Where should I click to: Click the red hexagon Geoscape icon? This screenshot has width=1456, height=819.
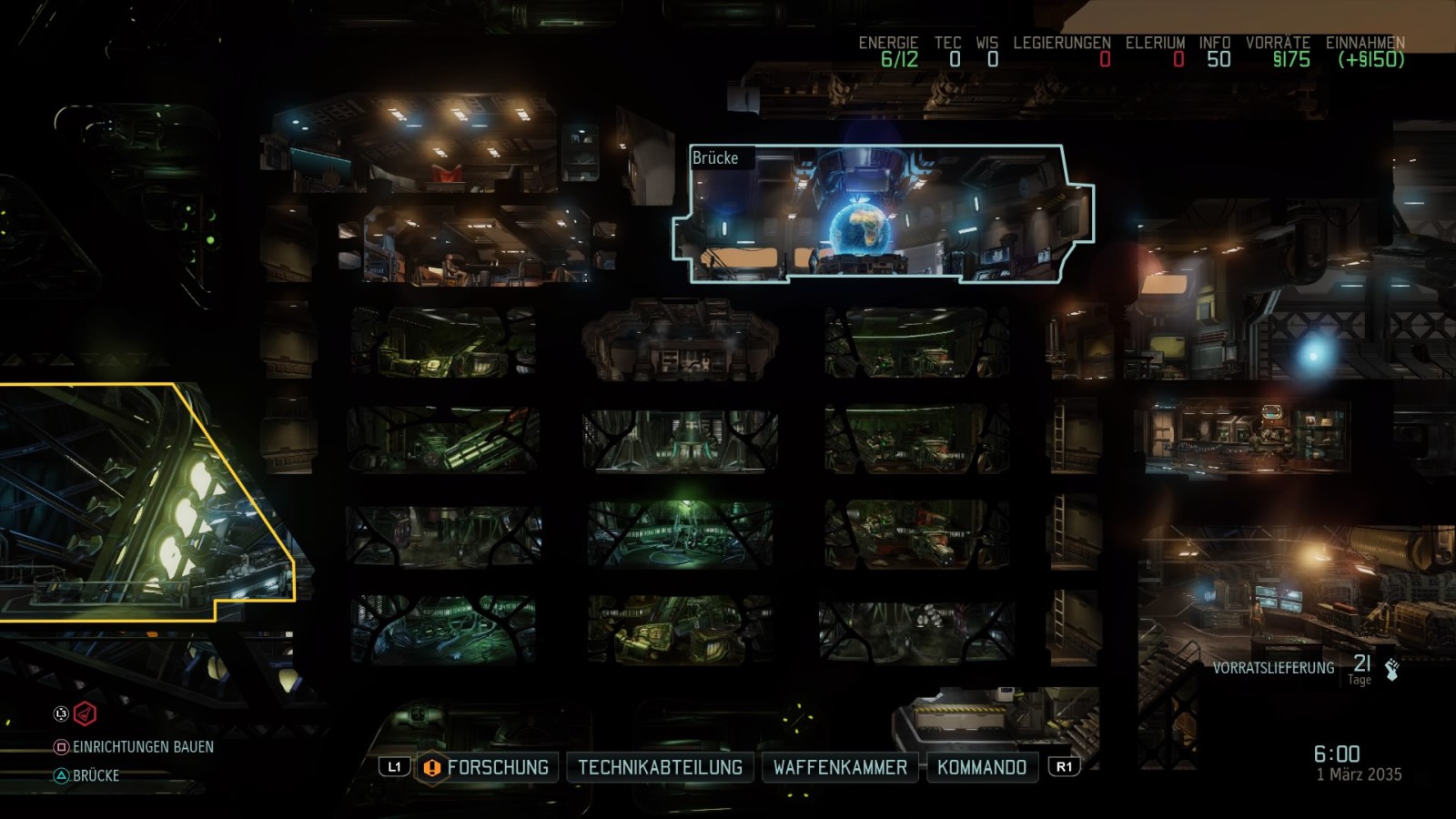pos(85,714)
